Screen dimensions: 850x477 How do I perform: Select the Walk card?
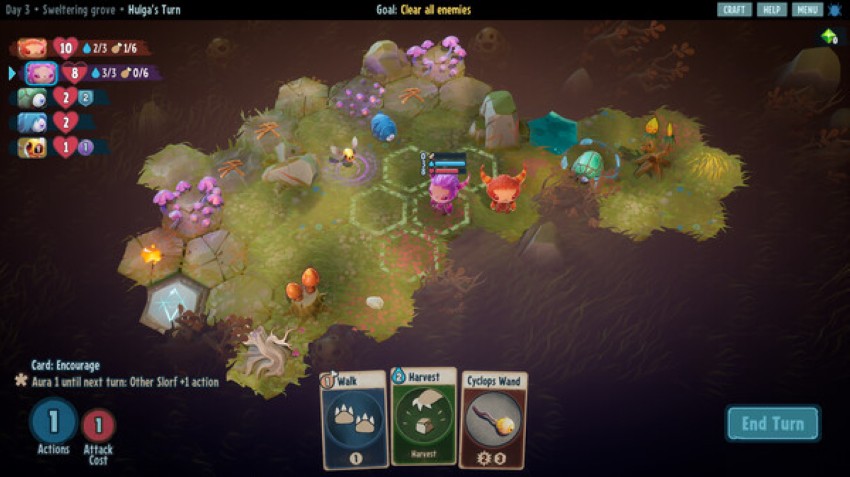pos(354,418)
